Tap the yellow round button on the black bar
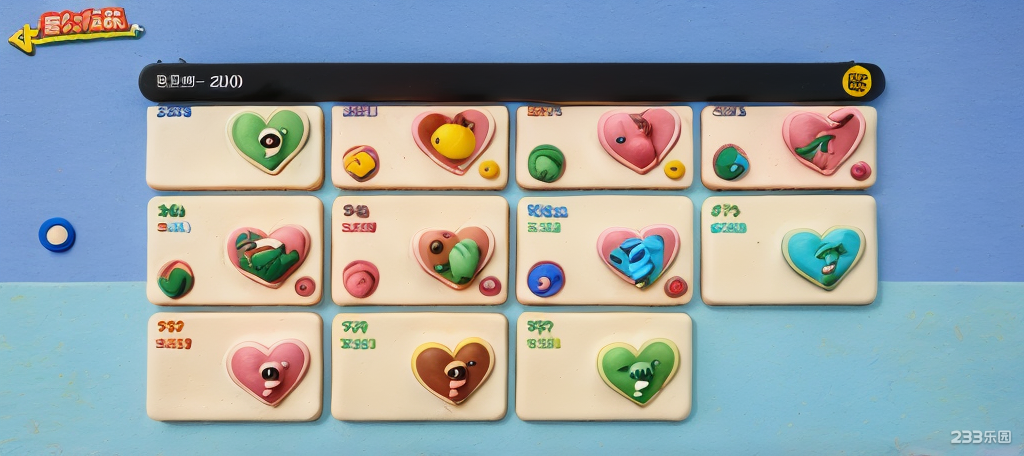 [x=857, y=81]
